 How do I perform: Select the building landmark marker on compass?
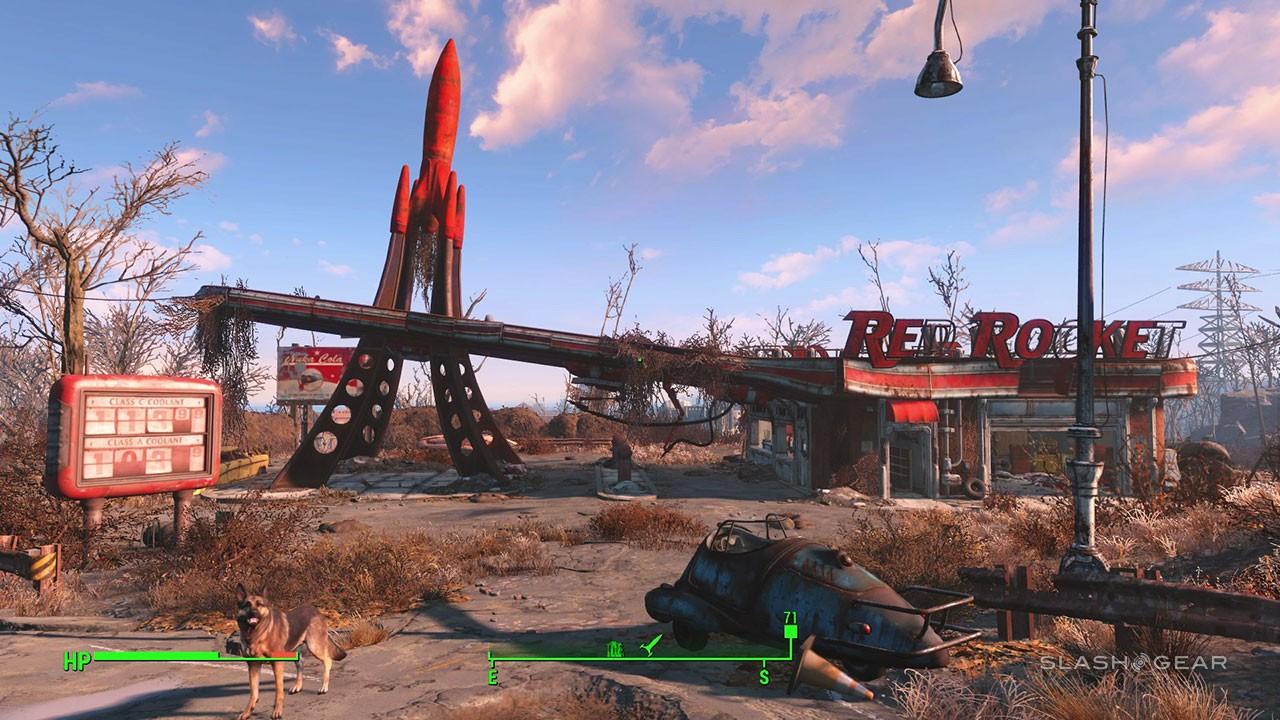616,648
